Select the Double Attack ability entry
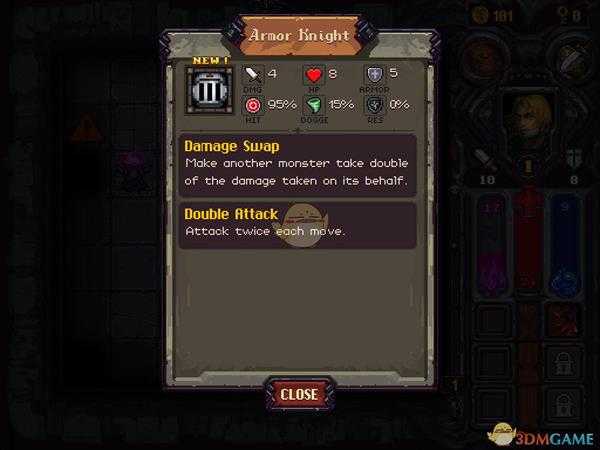 coord(298,224)
